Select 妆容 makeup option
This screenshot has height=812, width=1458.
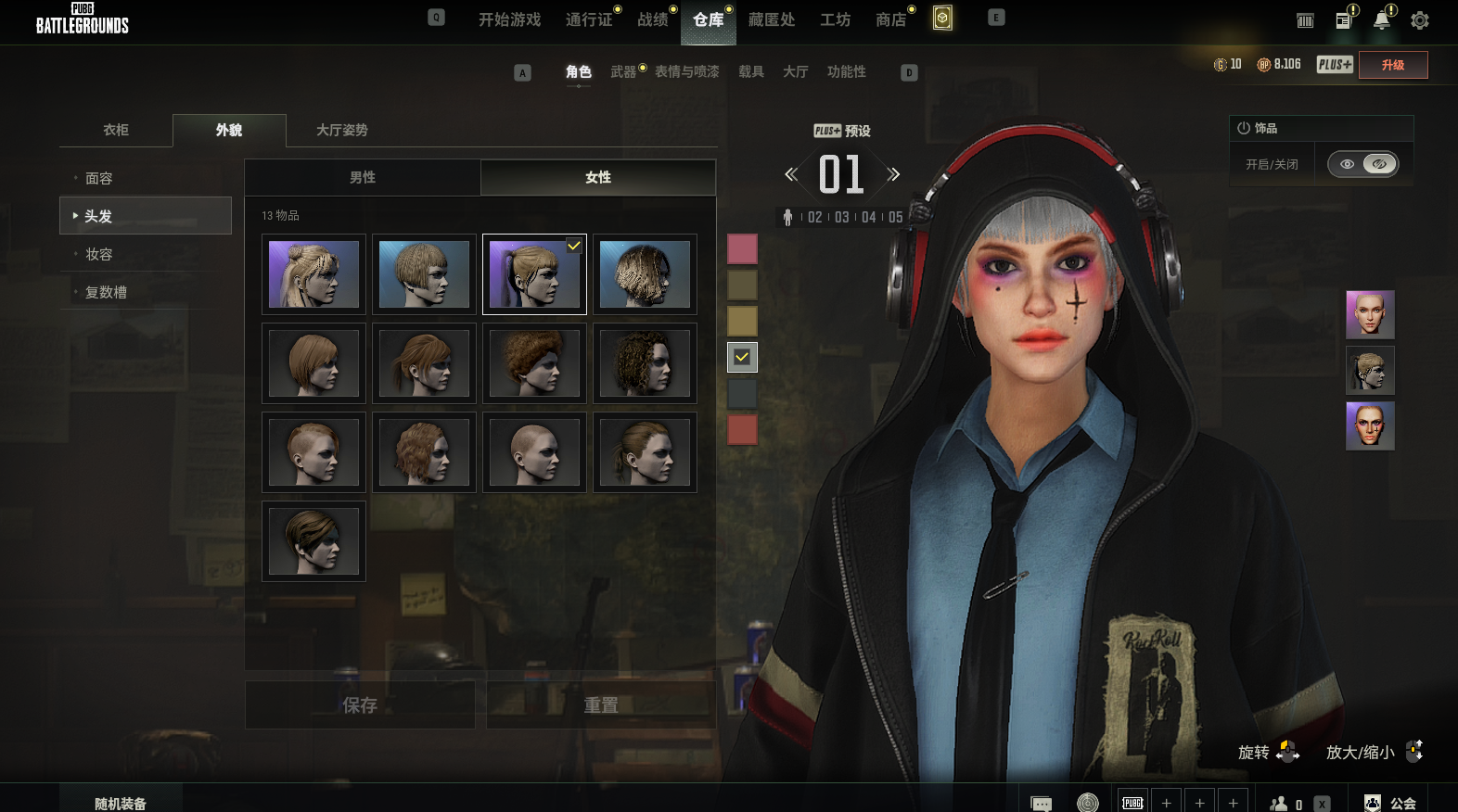[x=99, y=254]
